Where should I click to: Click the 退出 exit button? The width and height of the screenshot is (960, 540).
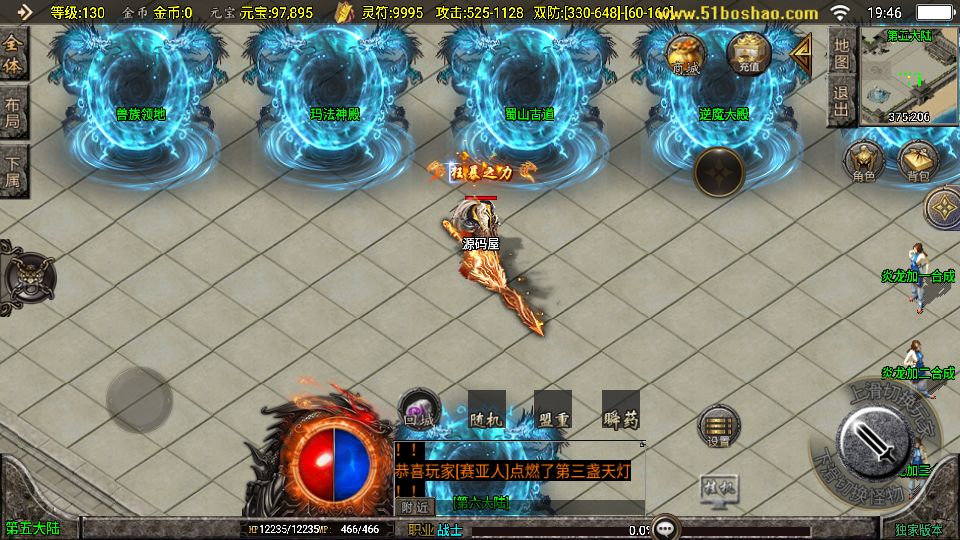[x=842, y=102]
